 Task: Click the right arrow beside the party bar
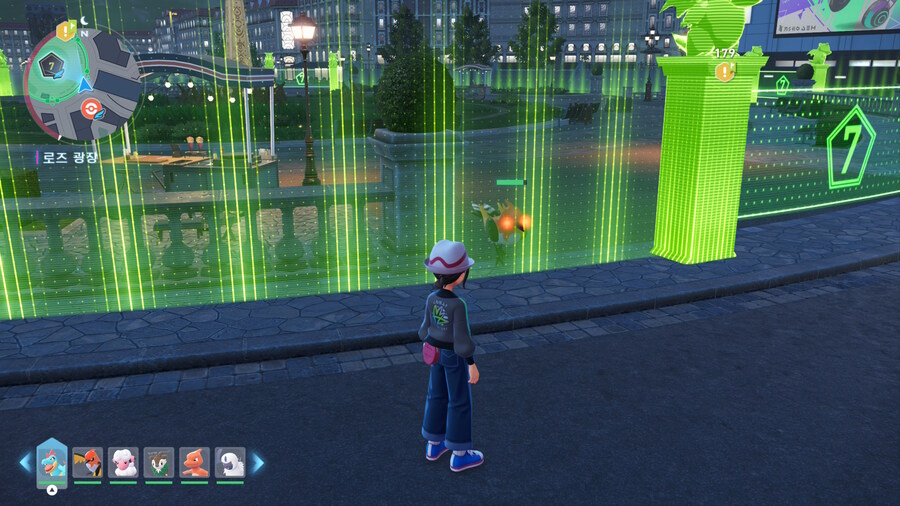(x=258, y=463)
